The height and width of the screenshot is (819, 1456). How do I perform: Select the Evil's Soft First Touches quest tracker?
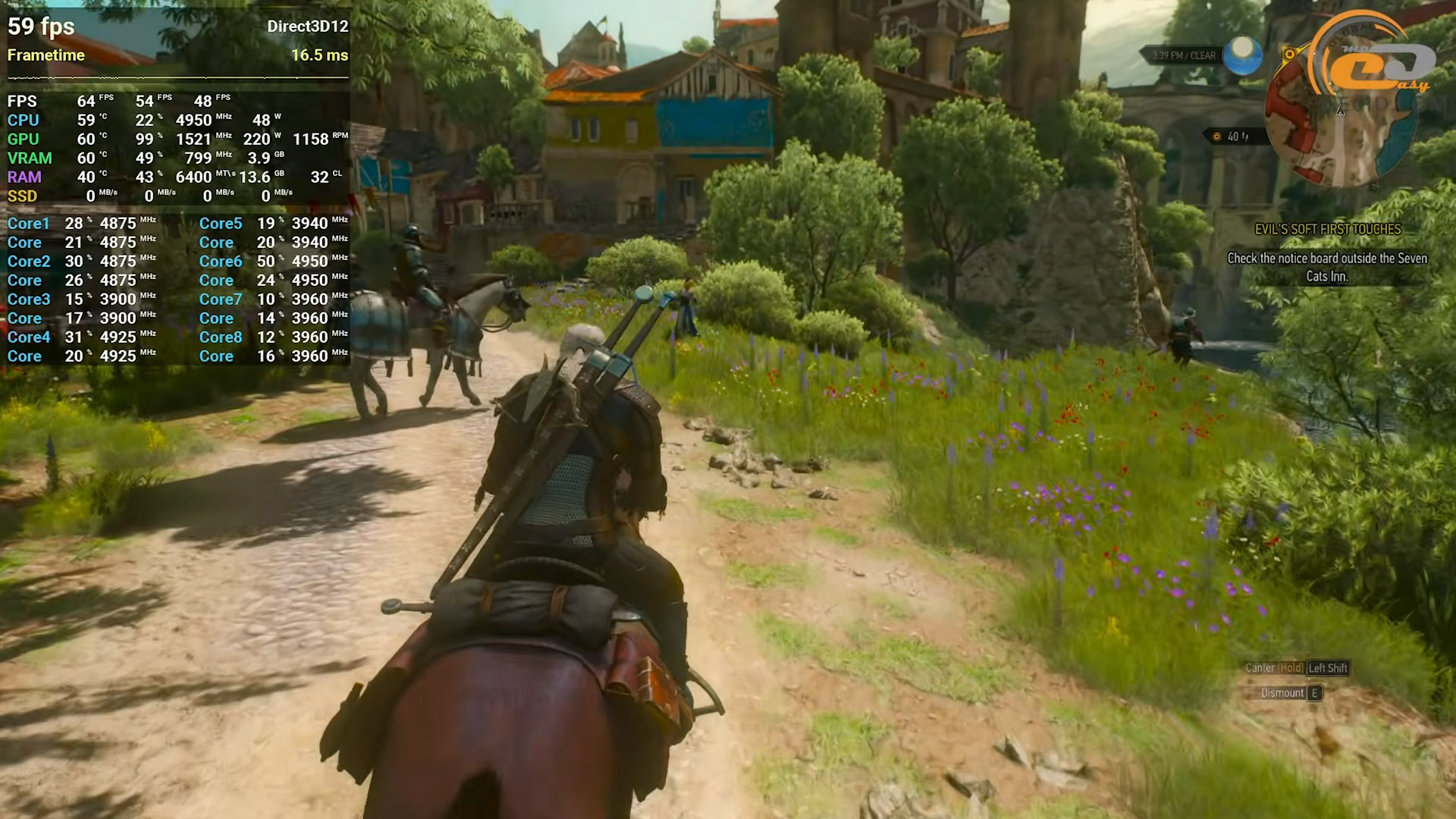coord(1327,229)
